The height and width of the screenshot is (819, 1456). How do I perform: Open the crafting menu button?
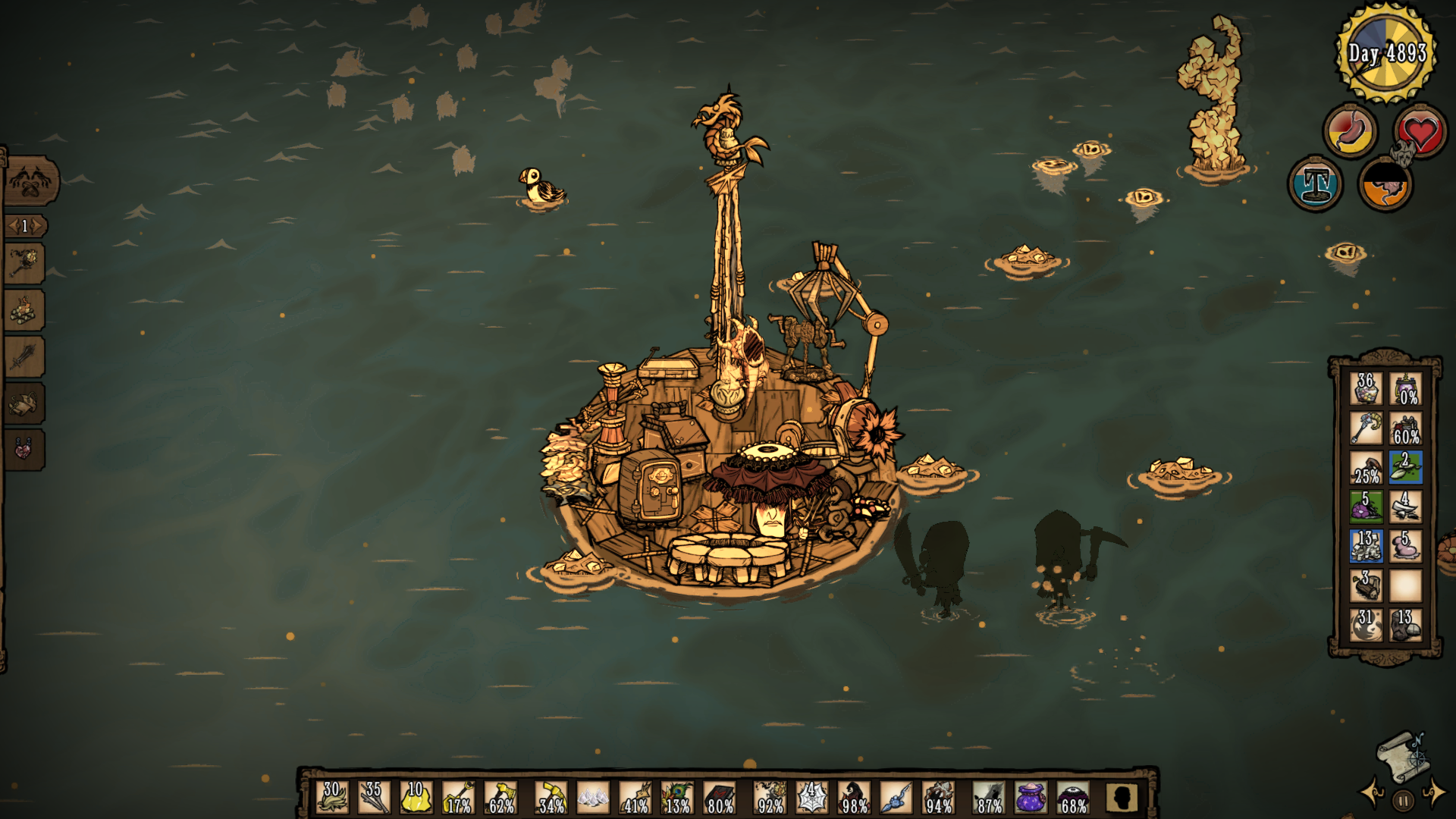(30, 181)
